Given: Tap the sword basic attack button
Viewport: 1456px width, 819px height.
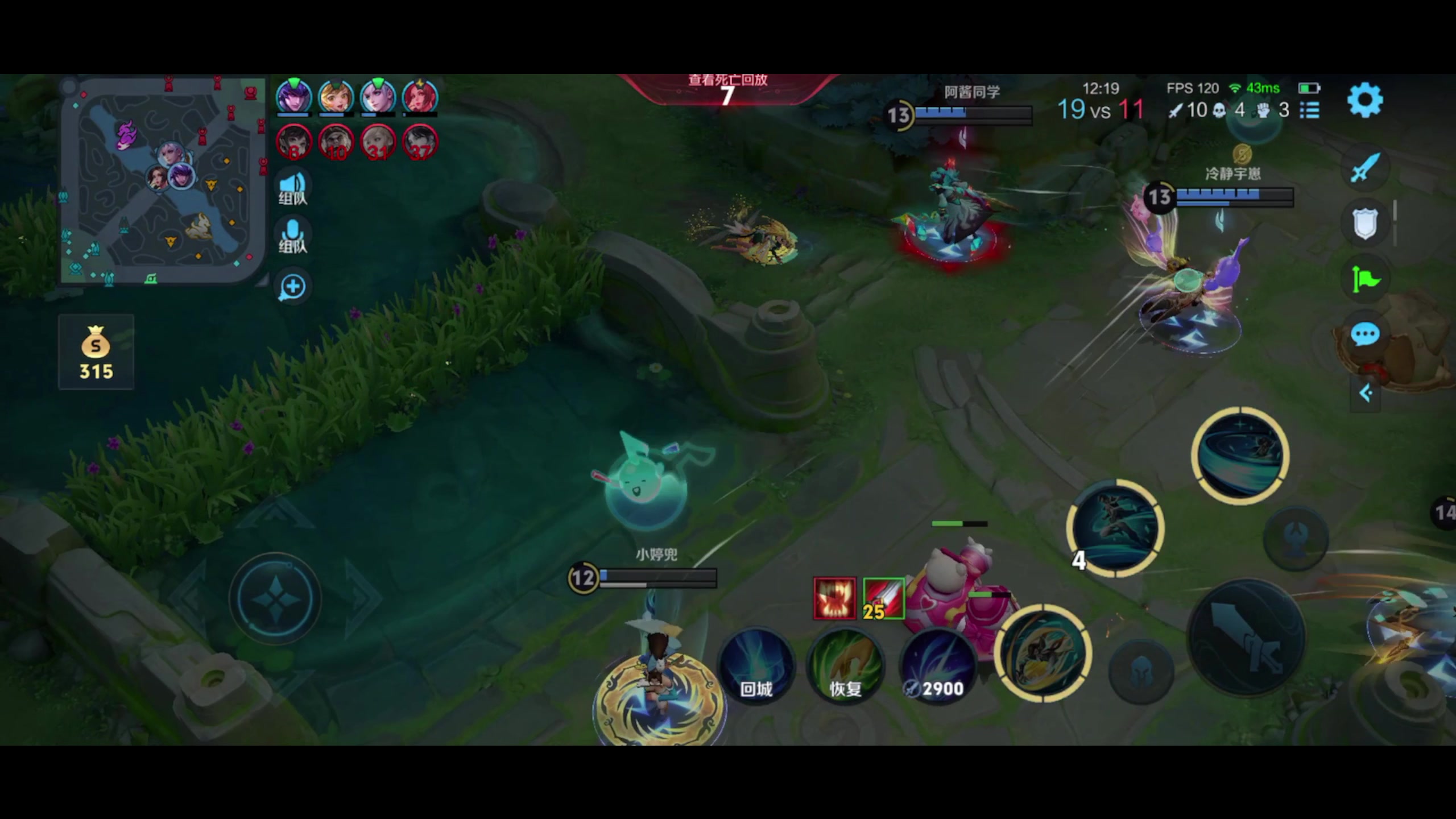Looking at the screenshot, I should [1246, 637].
